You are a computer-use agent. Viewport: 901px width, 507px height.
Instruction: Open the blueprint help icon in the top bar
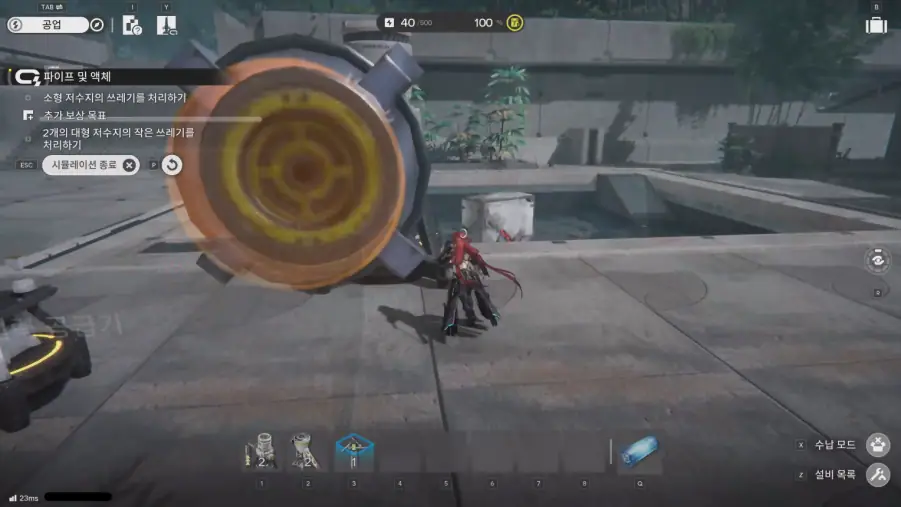point(132,25)
